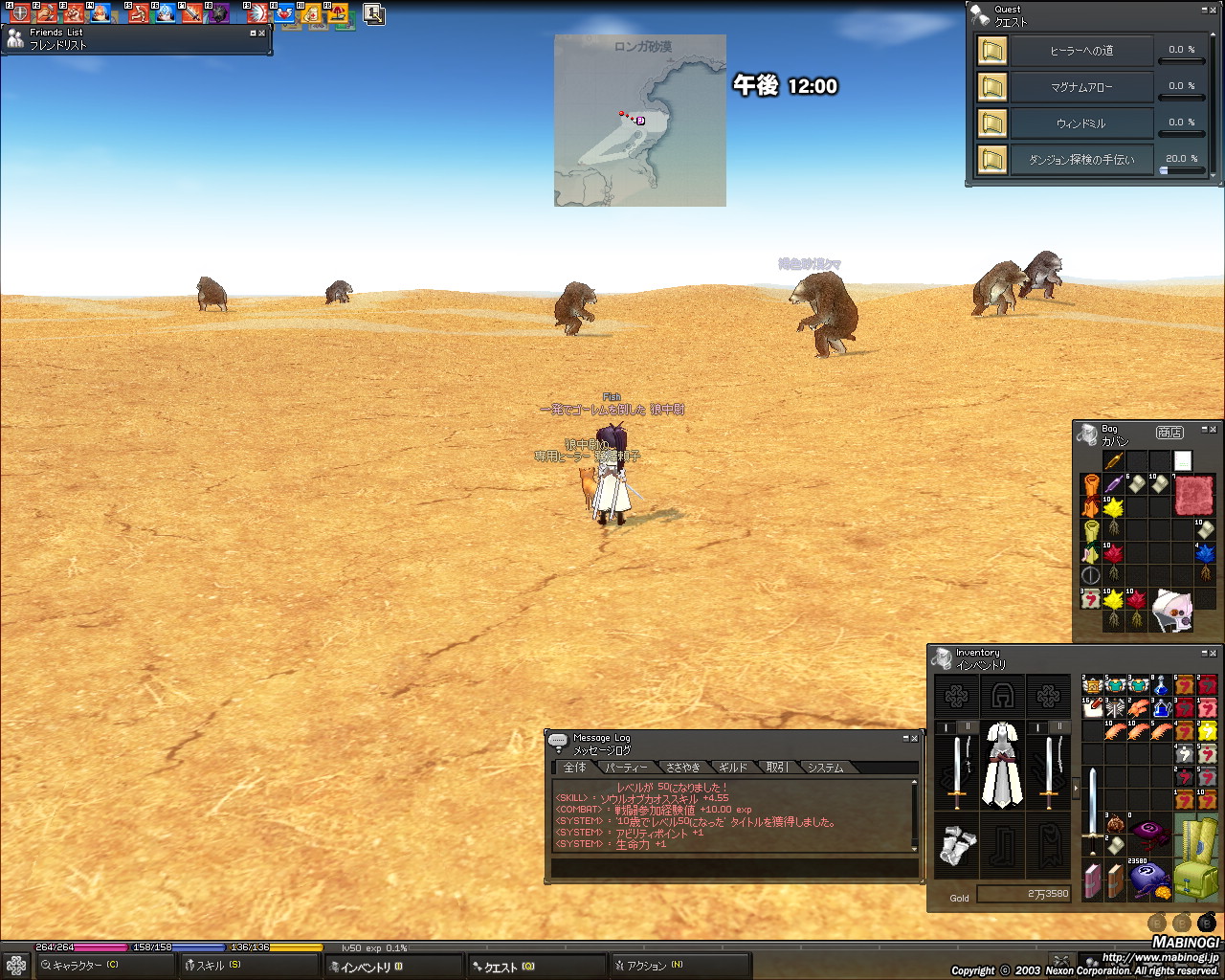This screenshot has height=980, width=1225.
Task: Click the ロンガ砂漠 minimap
Action: click(640, 121)
